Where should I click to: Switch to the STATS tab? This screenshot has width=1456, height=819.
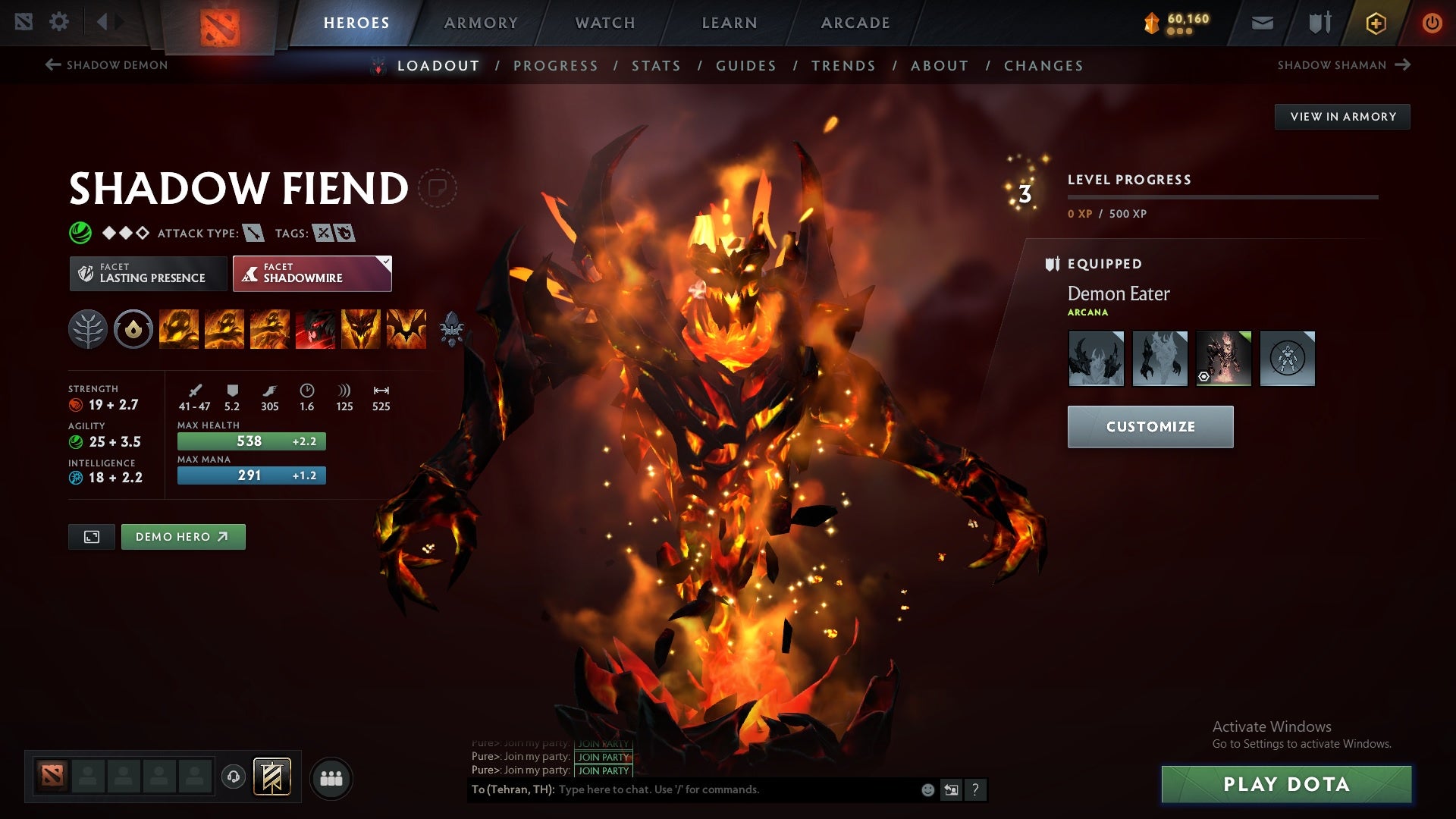pyautogui.click(x=656, y=65)
